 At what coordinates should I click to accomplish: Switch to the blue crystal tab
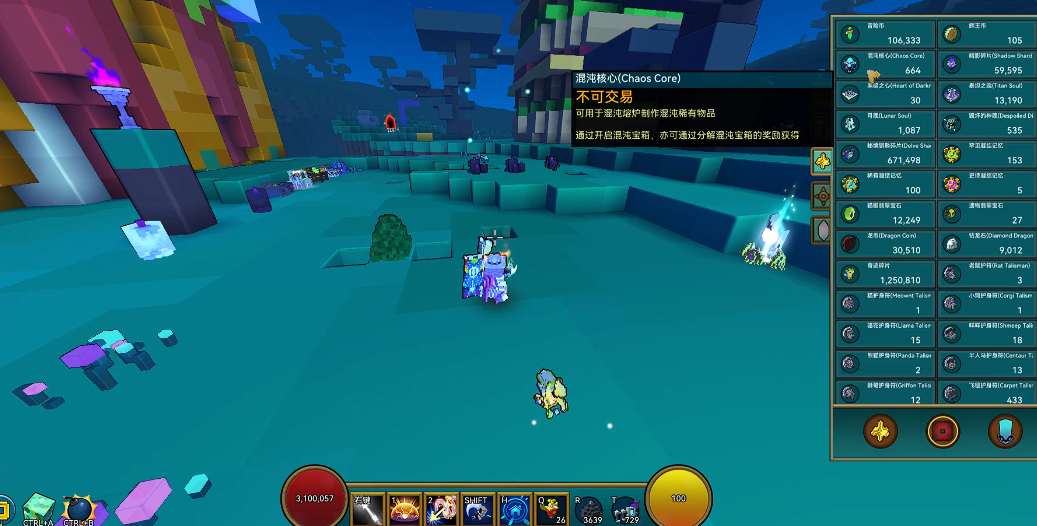(x=1005, y=431)
